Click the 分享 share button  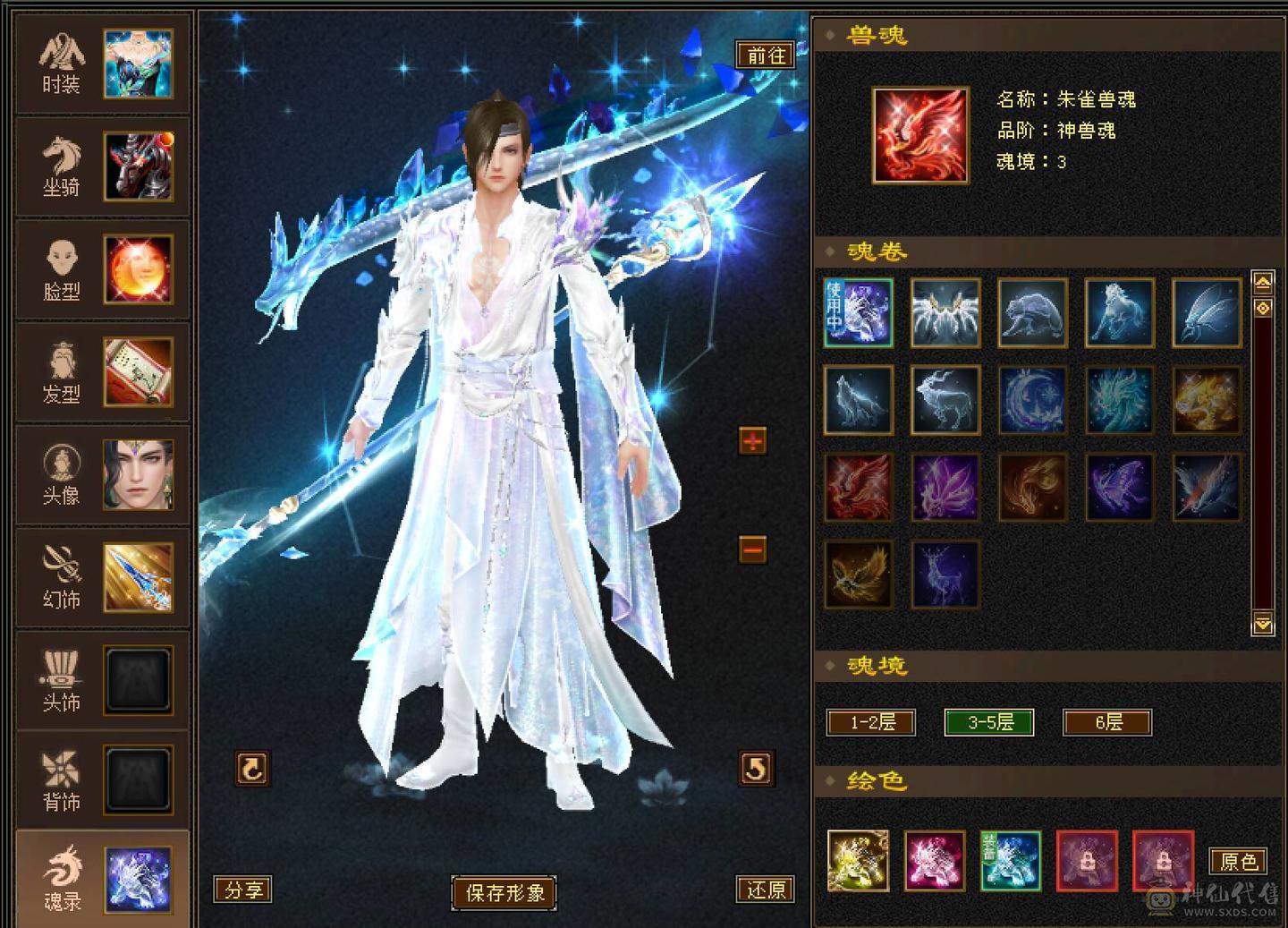[243, 890]
